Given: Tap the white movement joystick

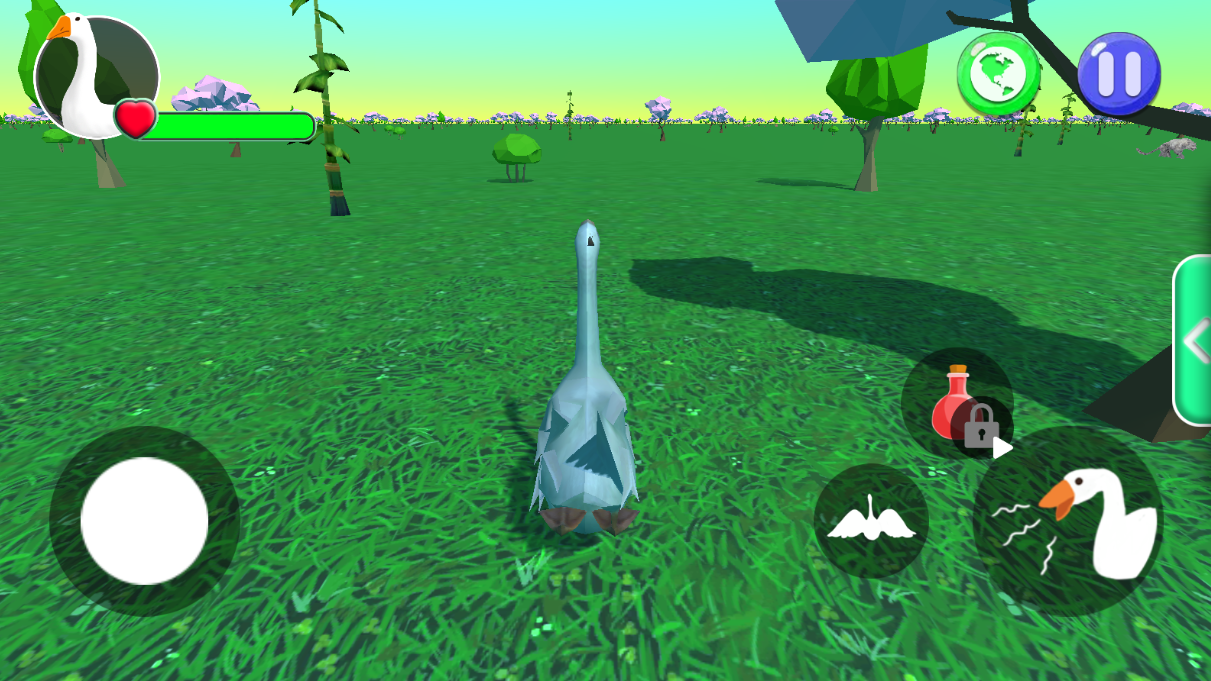Looking at the screenshot, I should (x=144, y=520).
